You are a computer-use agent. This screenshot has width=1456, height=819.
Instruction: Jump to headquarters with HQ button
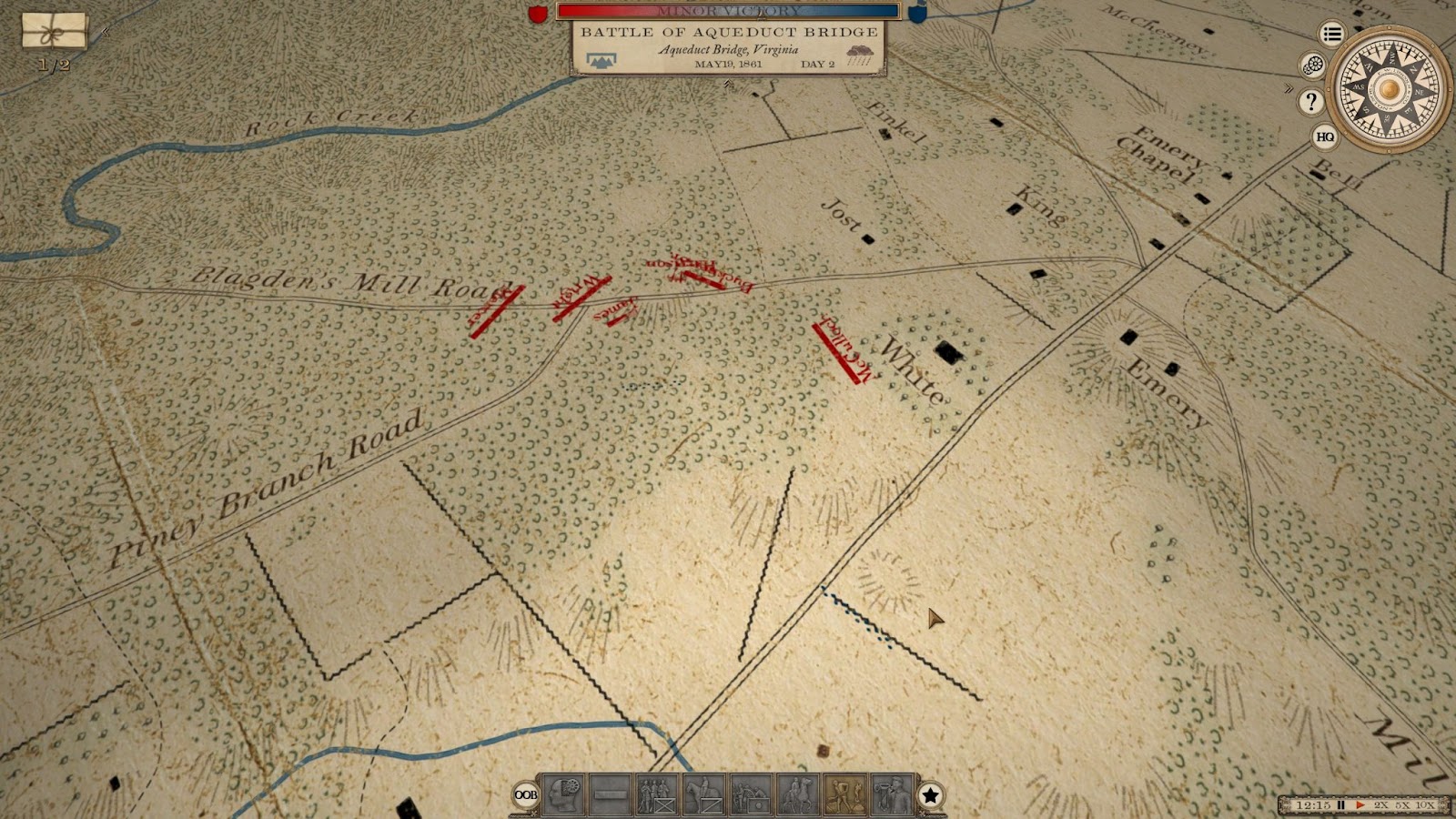[x=1325, y=136]
